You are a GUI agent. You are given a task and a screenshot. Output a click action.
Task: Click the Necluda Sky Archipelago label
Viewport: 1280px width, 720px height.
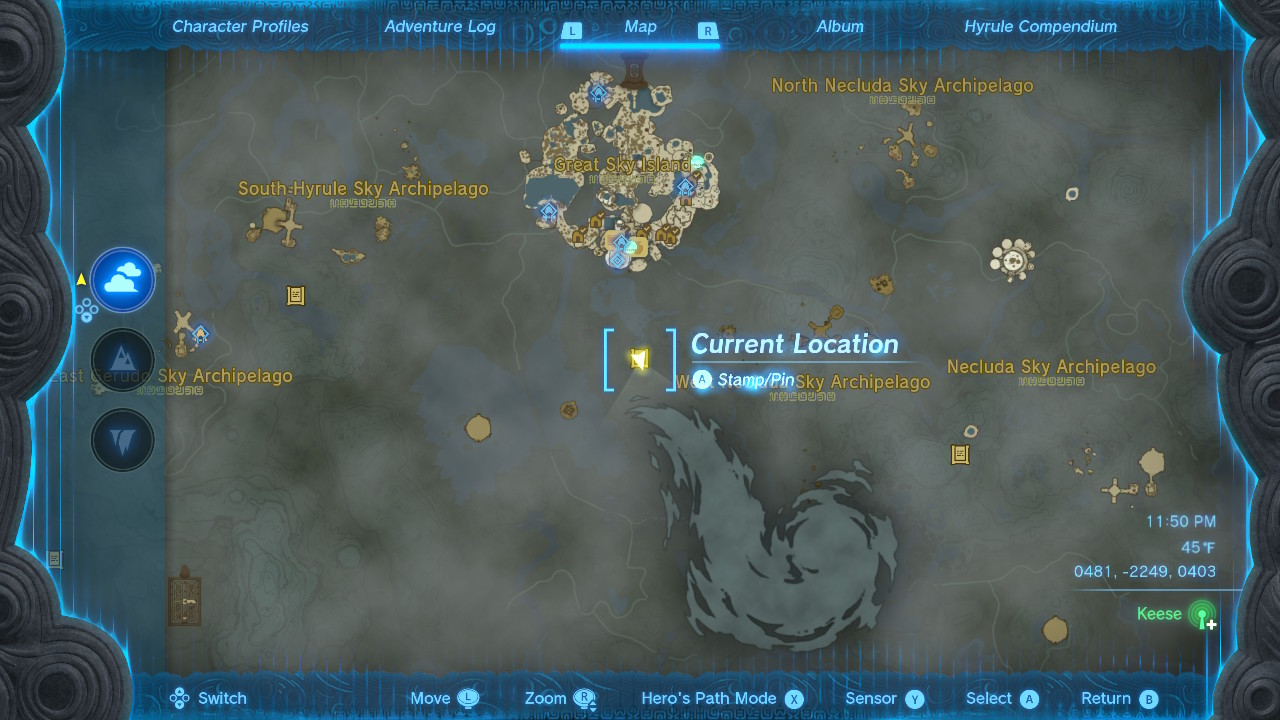1051,367
